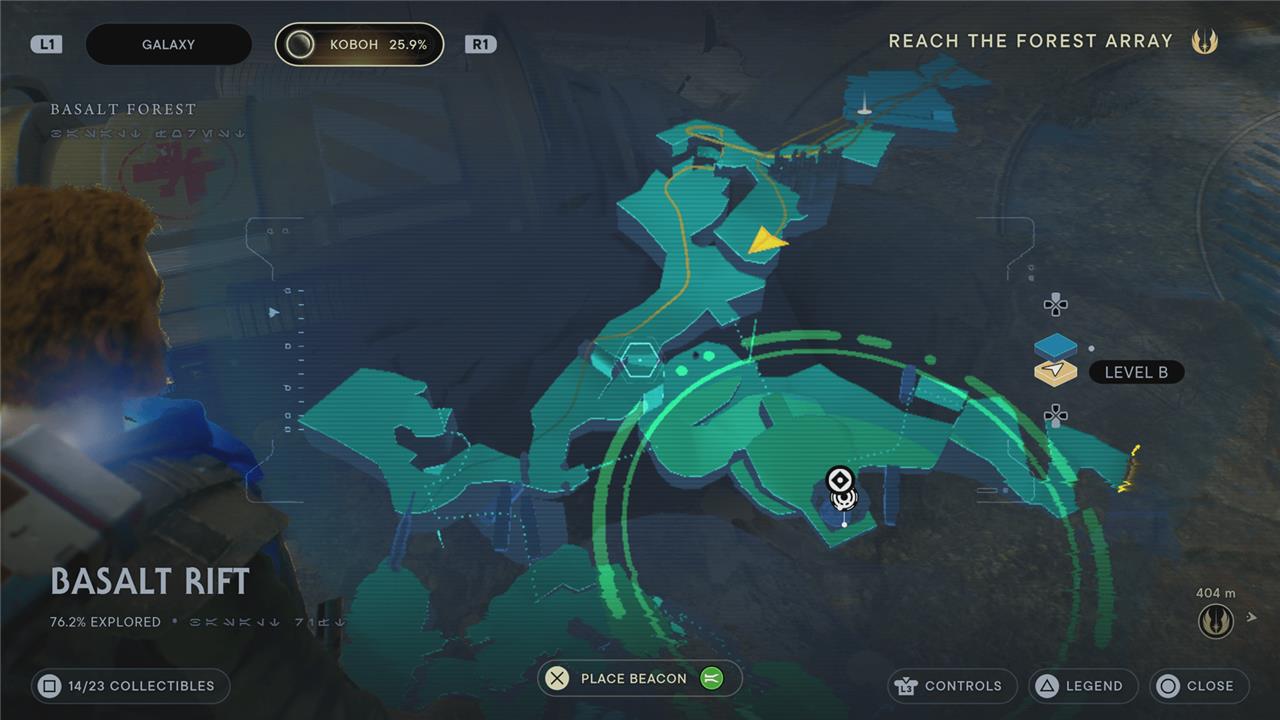
Task: Click the Reach the Forest Array objective
Action: click(1030, 41)
